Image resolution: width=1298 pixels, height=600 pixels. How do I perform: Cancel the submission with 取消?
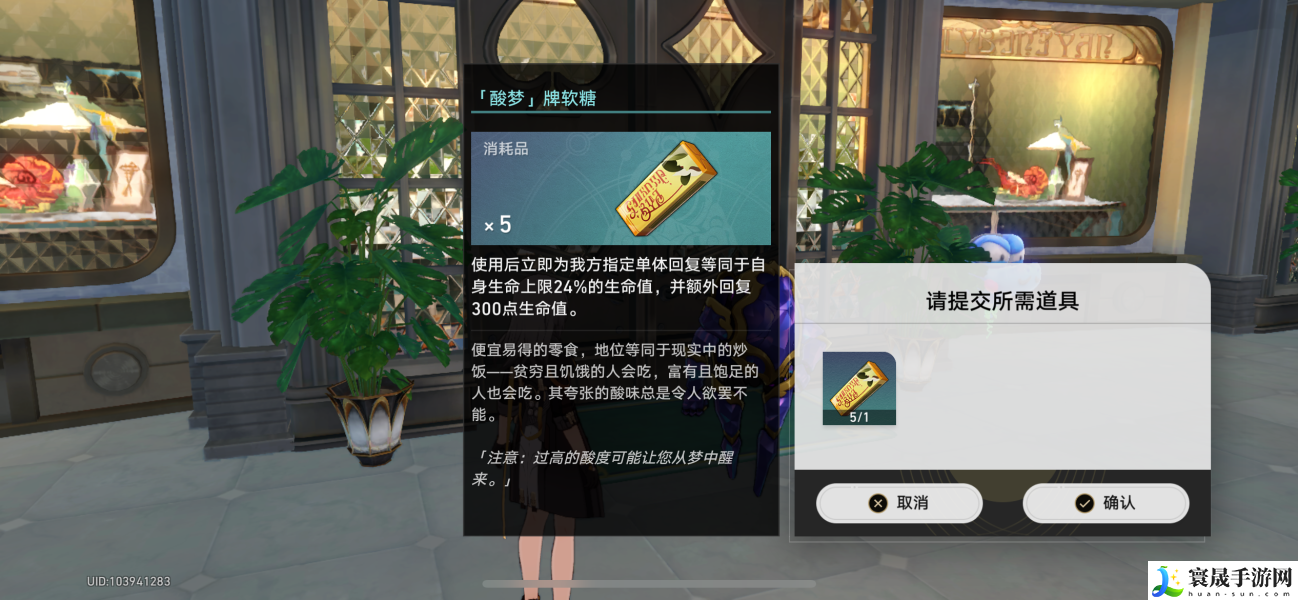pyautogui.click(x=898, y=503)
